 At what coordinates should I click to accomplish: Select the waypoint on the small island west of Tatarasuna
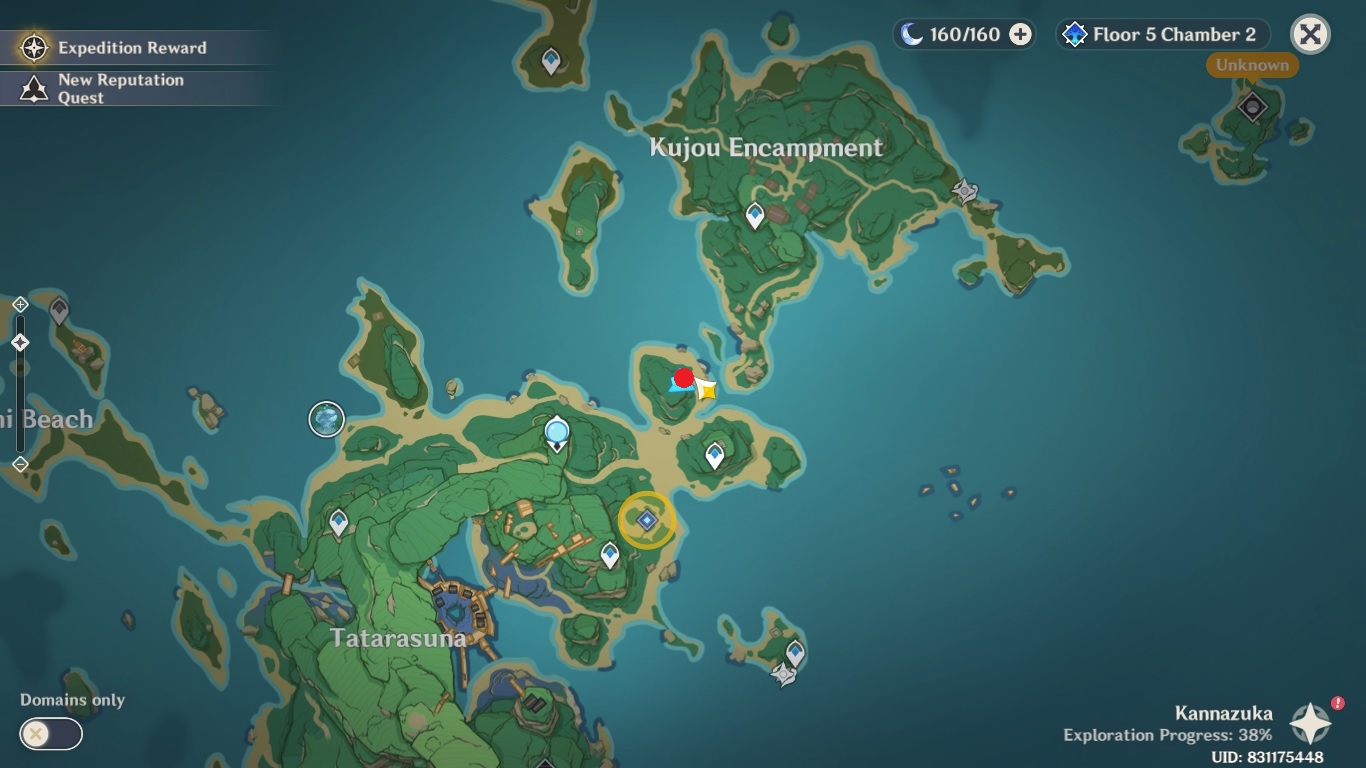point(338,521)
